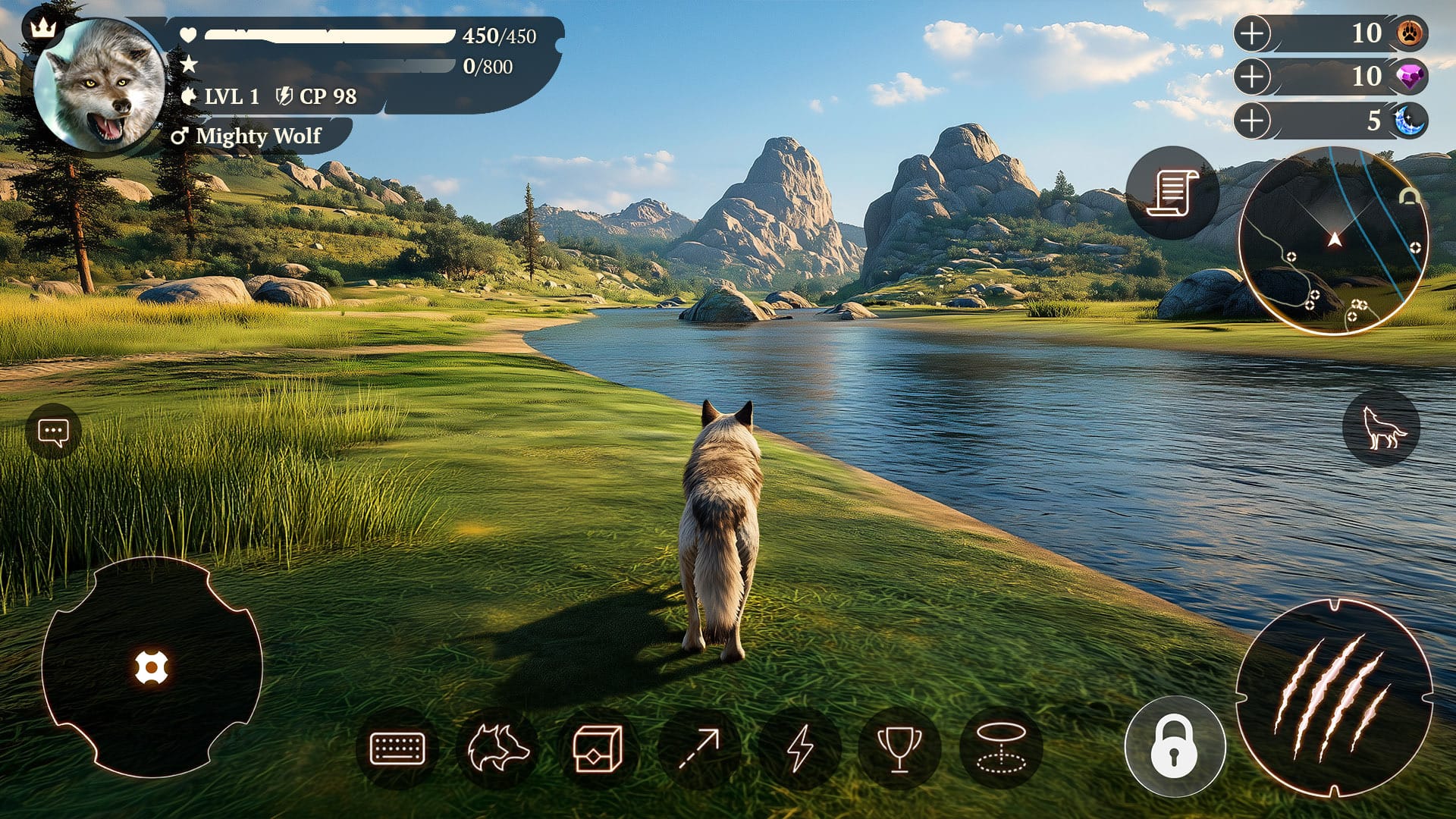Open the wolf character menu icon
1456x819 pixels.
500,747
